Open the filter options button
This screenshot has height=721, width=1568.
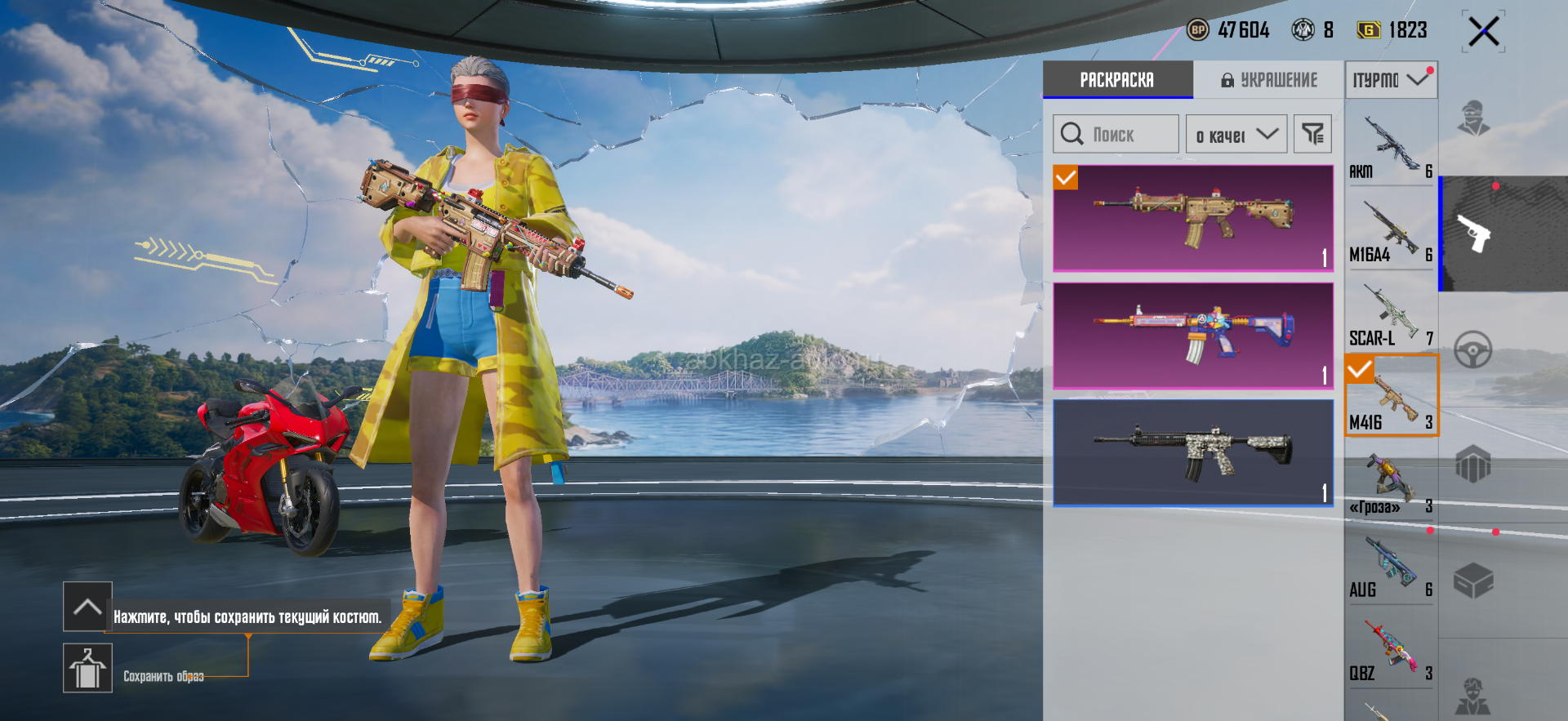(1312, 135)
